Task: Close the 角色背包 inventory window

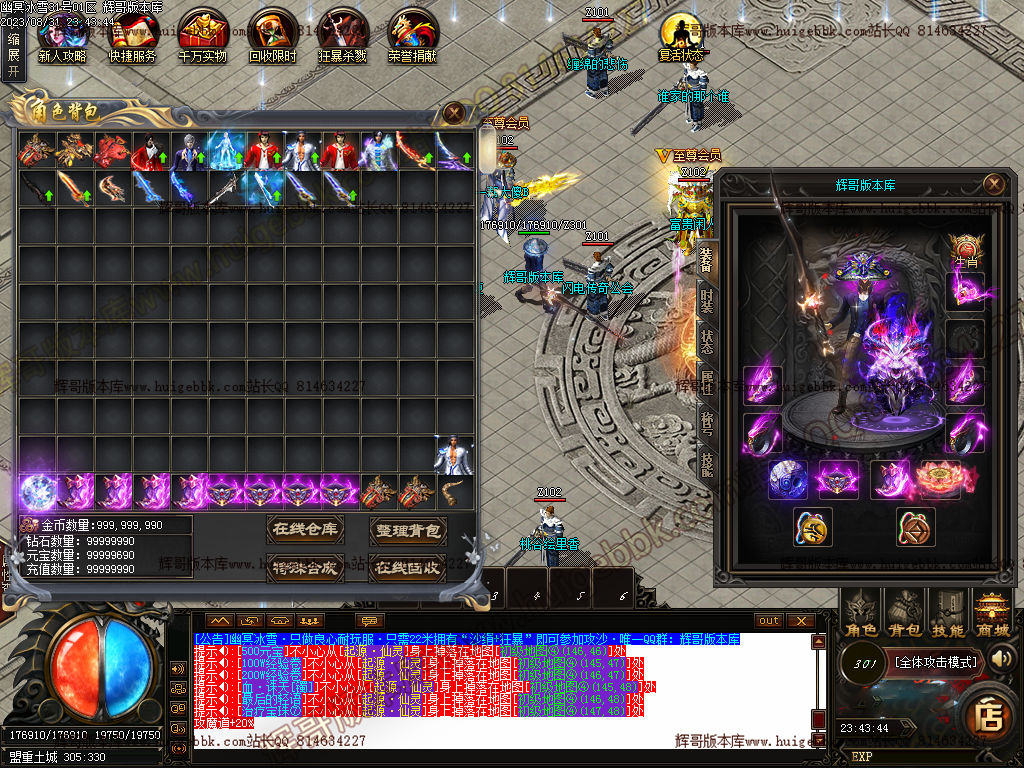Action: [454, 113]
